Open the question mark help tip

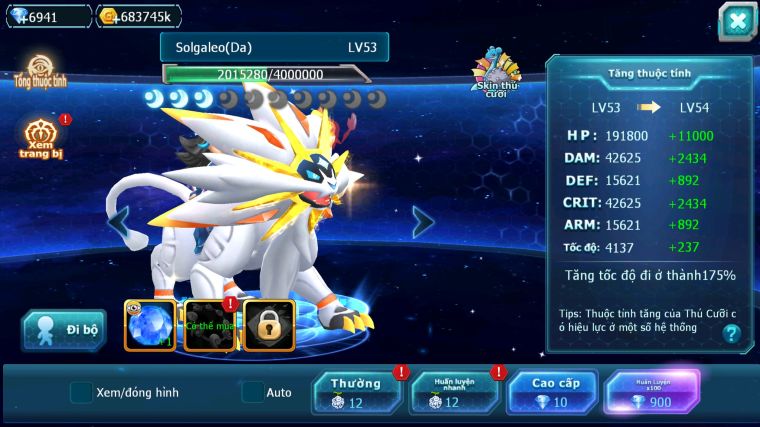732,334
